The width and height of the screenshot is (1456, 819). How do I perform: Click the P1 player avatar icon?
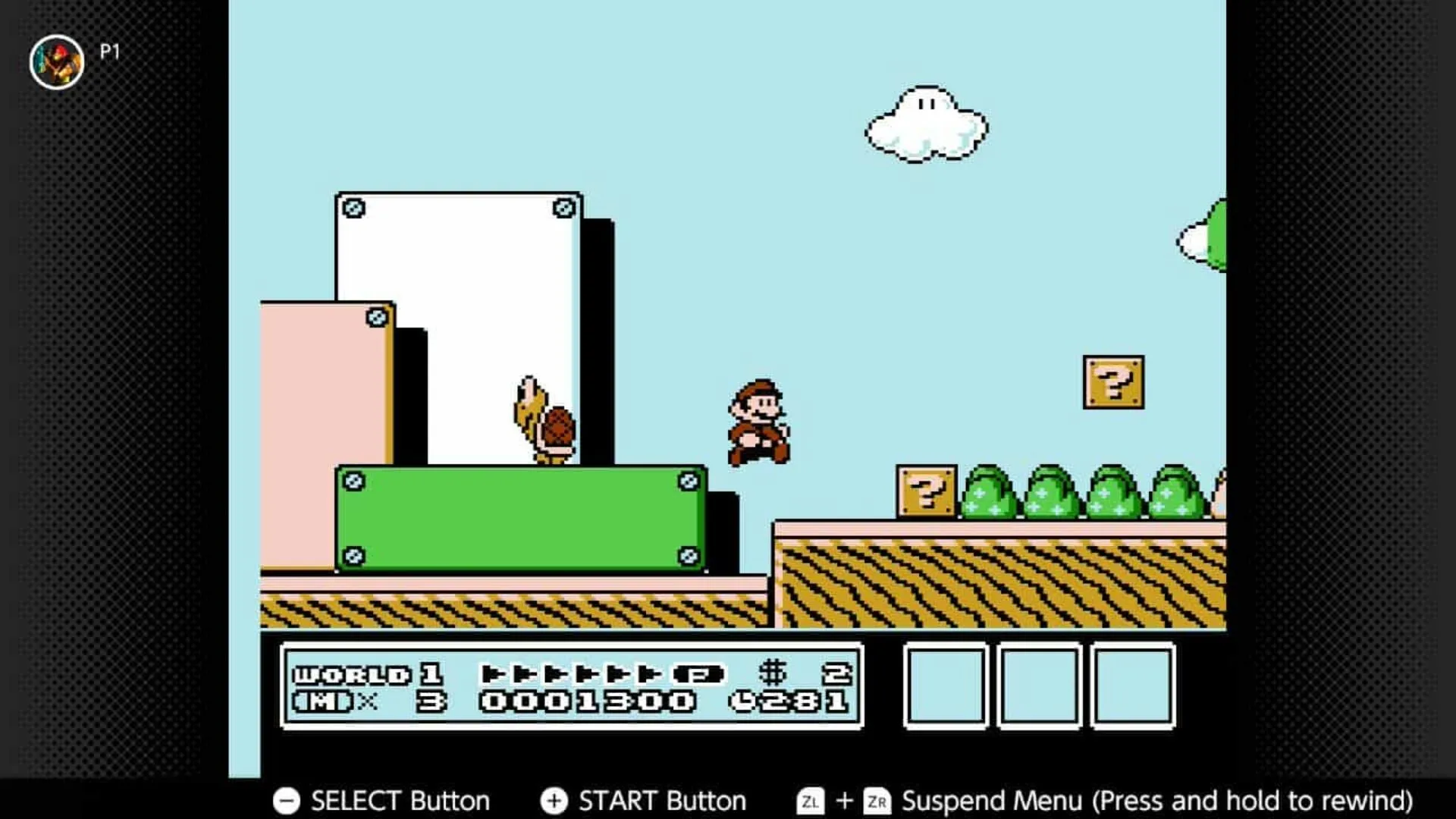point(56,61)
